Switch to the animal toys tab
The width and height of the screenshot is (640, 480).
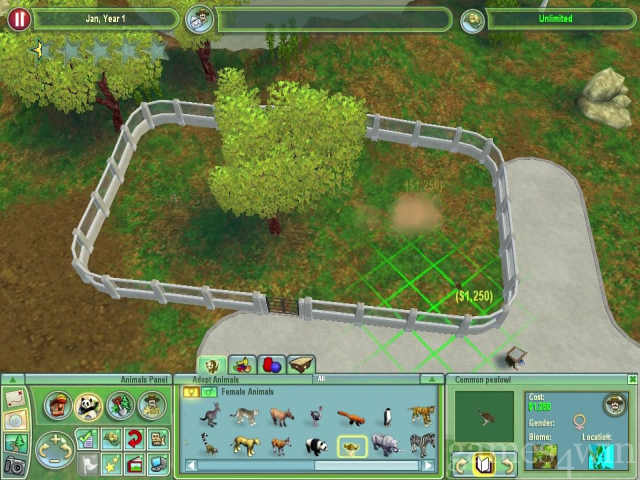(270, 364)
